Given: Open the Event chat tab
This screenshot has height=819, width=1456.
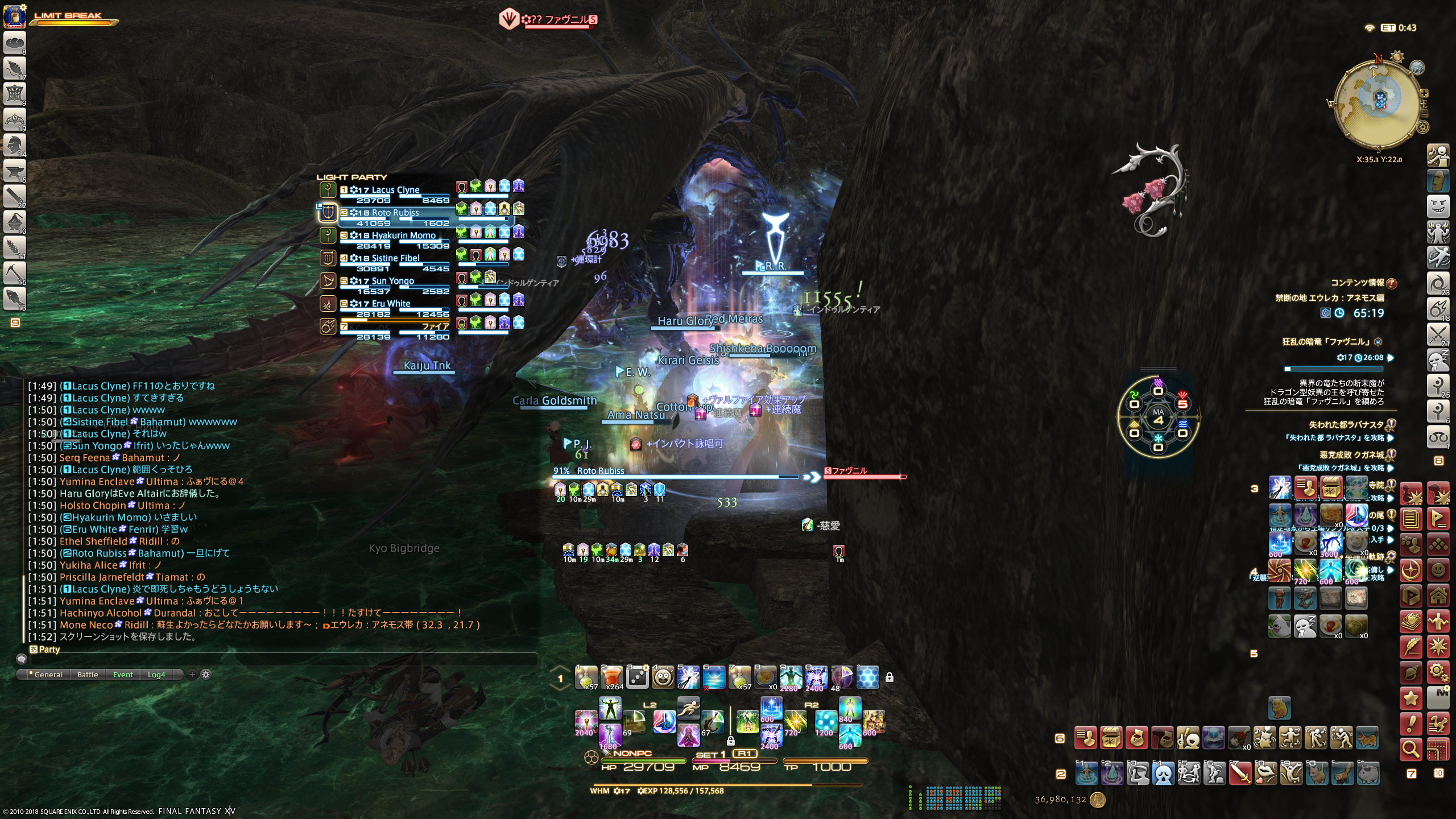Looking at the screenshot, I should click(x=123, y=675).
